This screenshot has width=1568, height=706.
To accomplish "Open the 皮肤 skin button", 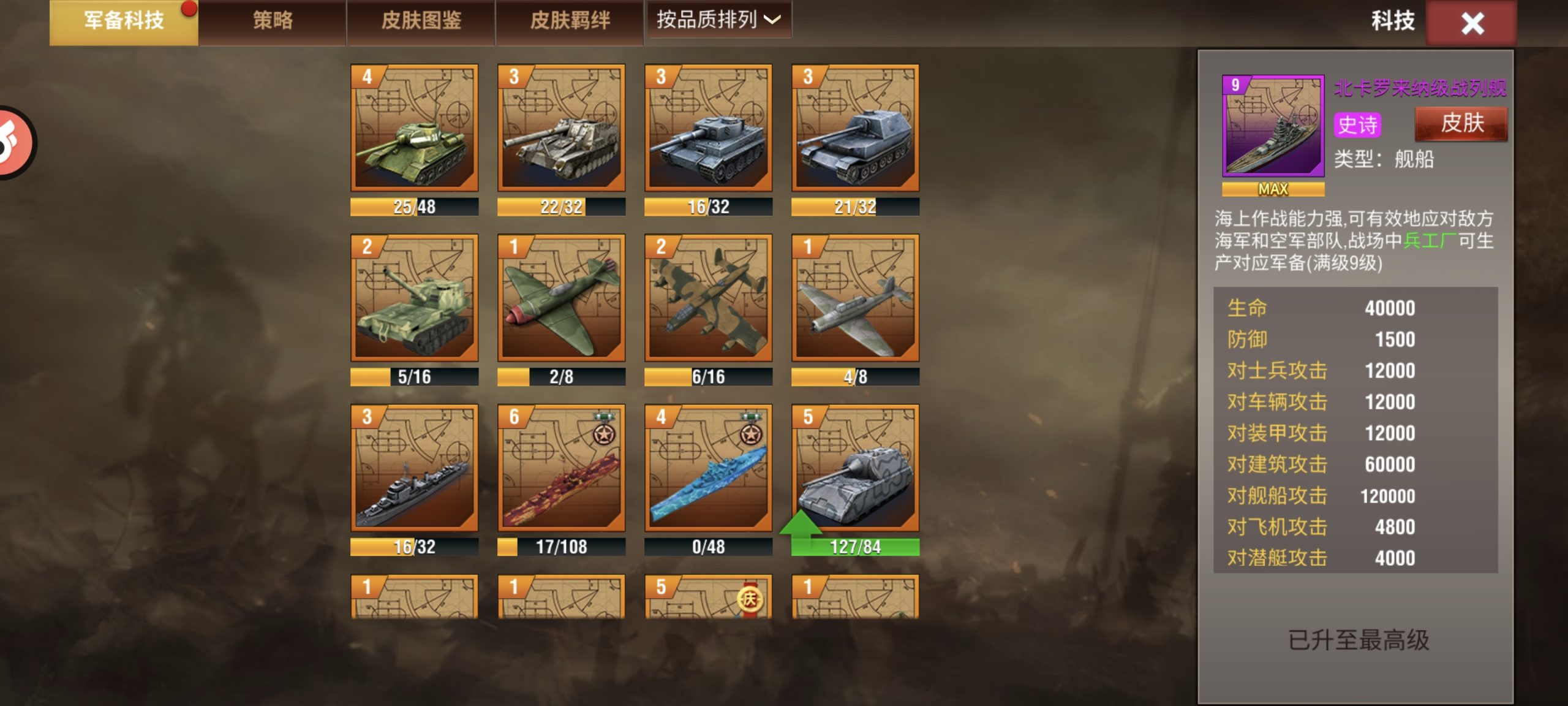I will coord(1461,124).
